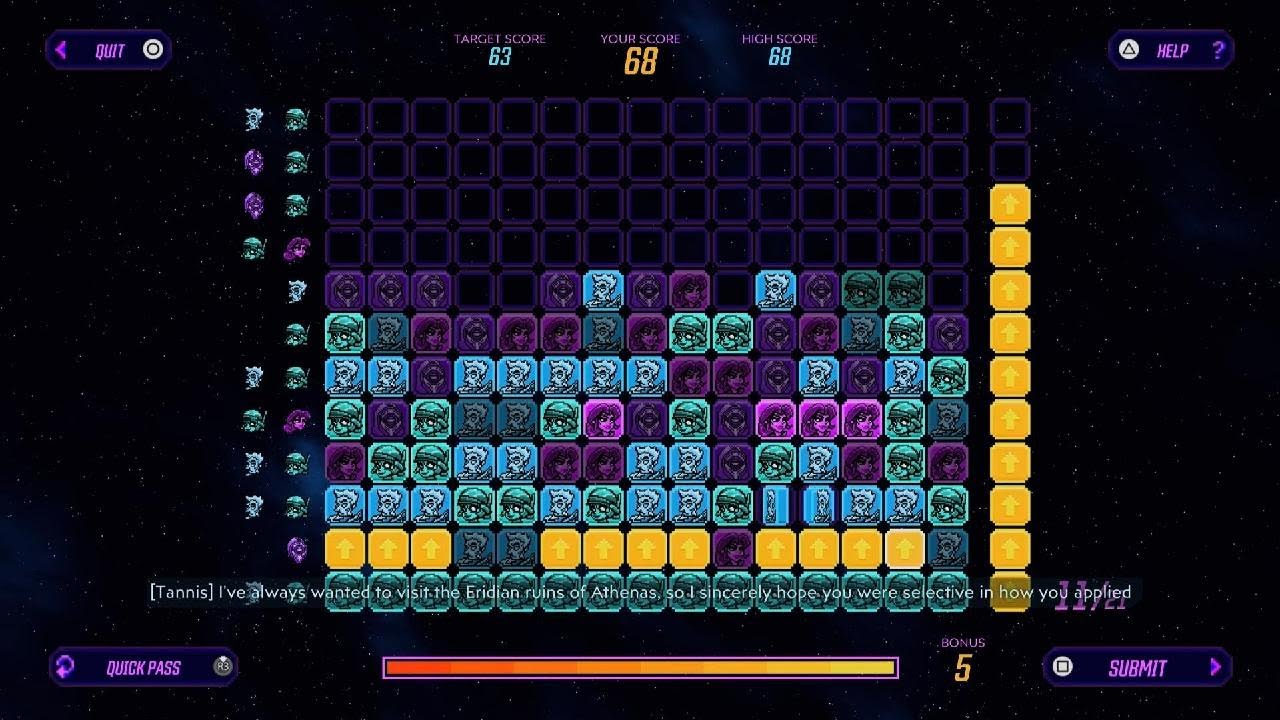Select the purple face tile among yellow arrows
Viewport: 1280px width, 720px height.
(732, 548)
